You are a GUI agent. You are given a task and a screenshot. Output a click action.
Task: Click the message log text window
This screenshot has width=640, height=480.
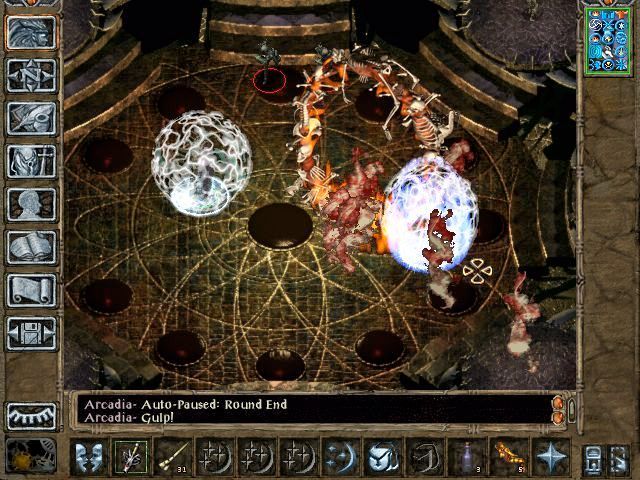click(310, 410)
